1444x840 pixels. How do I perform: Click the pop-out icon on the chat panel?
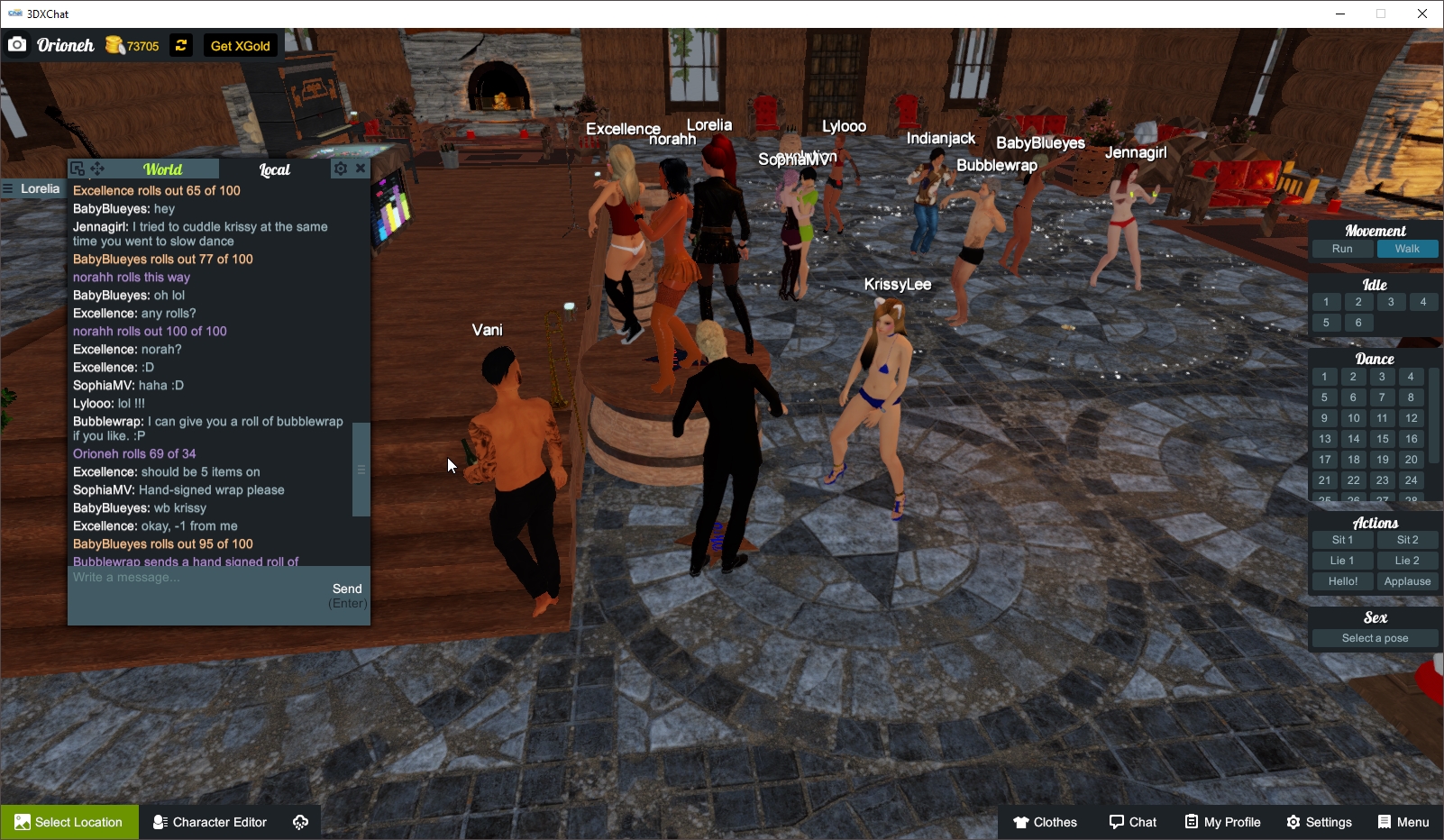(x=76, y=168)
